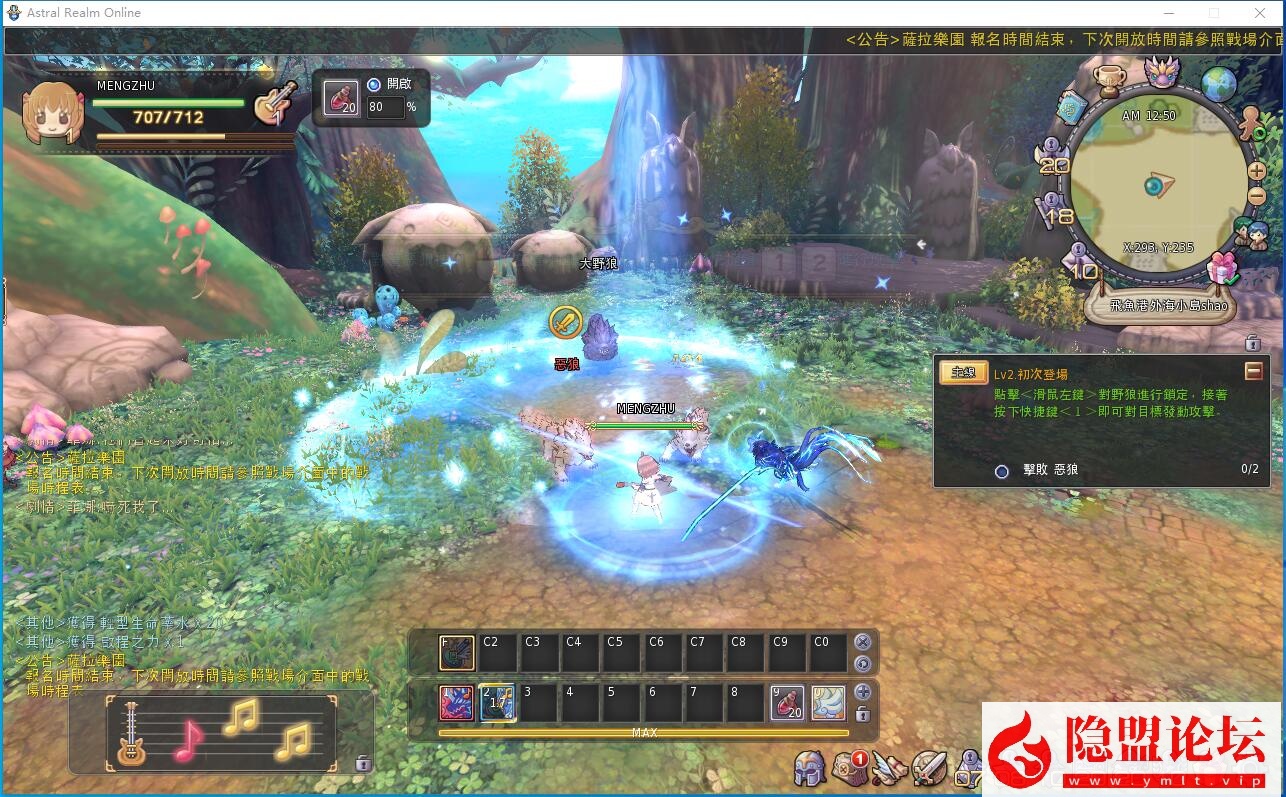1286x797 pixels.
Task: Toggle the hotbar lock icon
Action: (862, 714)
